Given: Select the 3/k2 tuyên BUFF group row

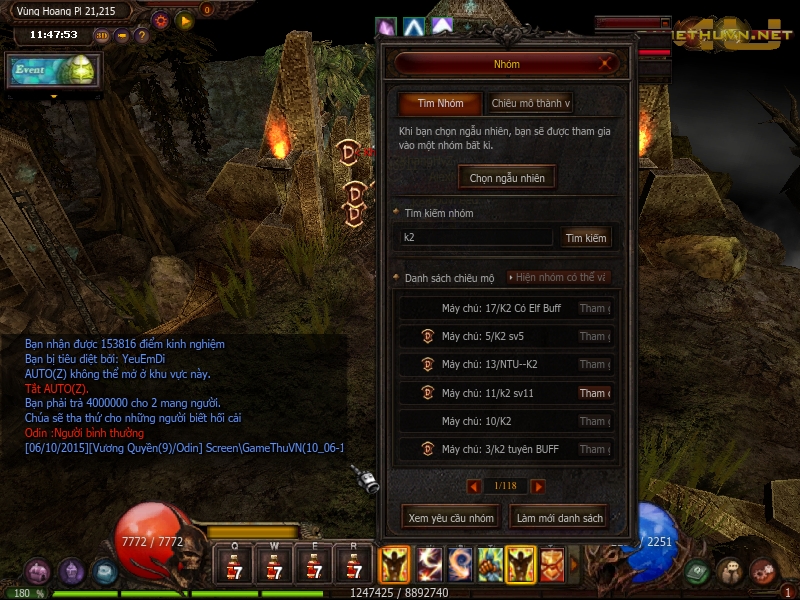Looking at the screenshot, I should tap(500, 449).
